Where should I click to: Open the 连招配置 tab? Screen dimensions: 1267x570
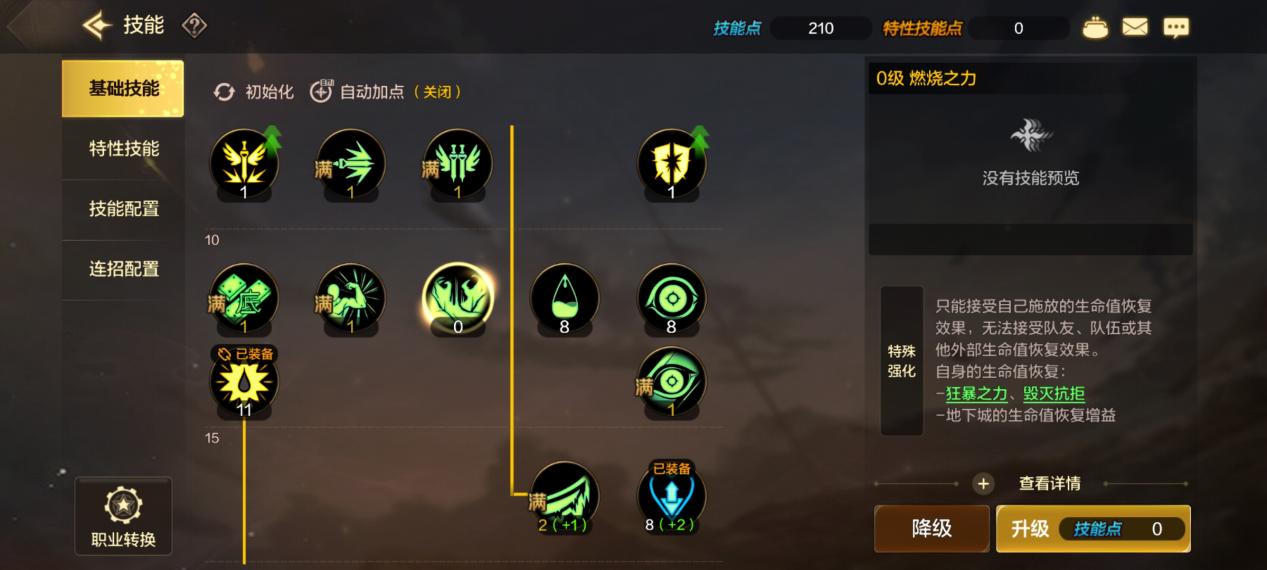coord(123,269)
